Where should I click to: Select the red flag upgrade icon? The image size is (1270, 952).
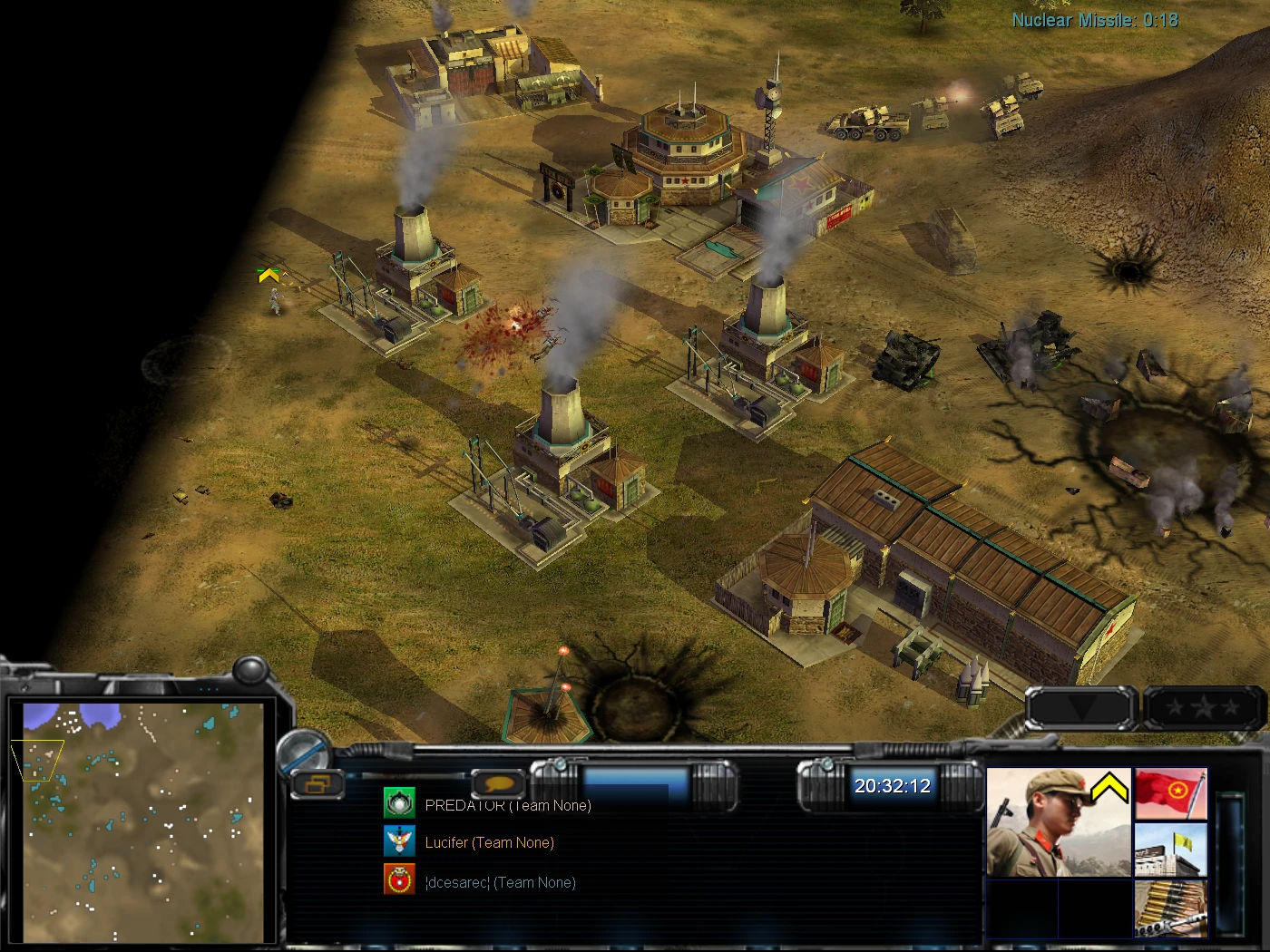click(x=1170, y=794)
